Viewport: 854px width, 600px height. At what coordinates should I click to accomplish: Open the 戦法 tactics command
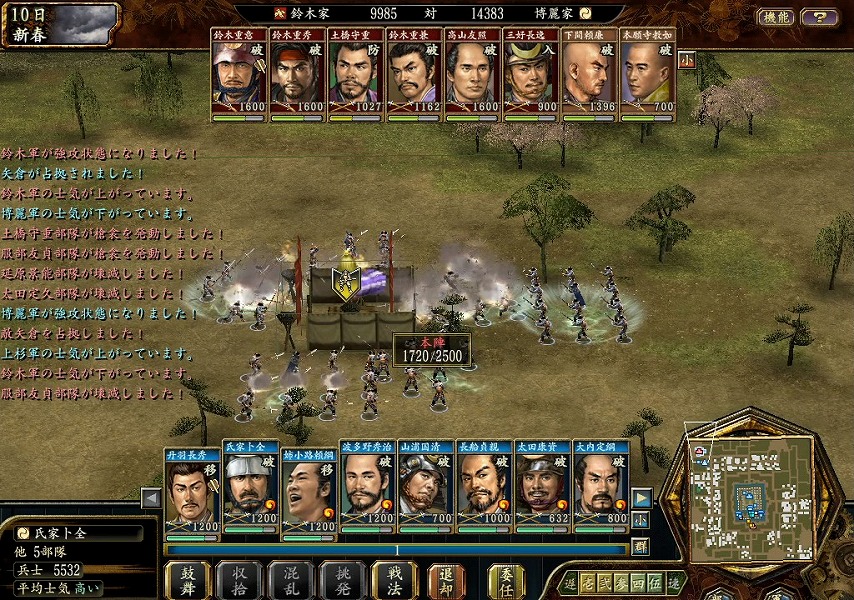[x=394, y=580]
